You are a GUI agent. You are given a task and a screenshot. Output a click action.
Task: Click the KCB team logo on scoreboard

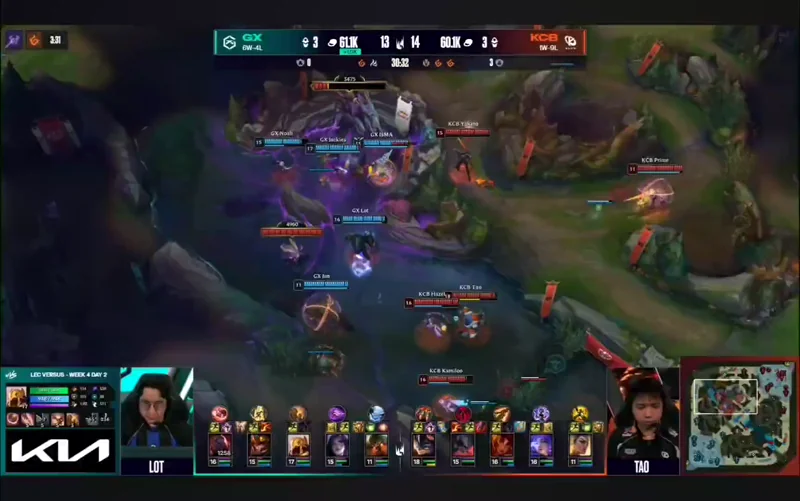pos(571,42)
